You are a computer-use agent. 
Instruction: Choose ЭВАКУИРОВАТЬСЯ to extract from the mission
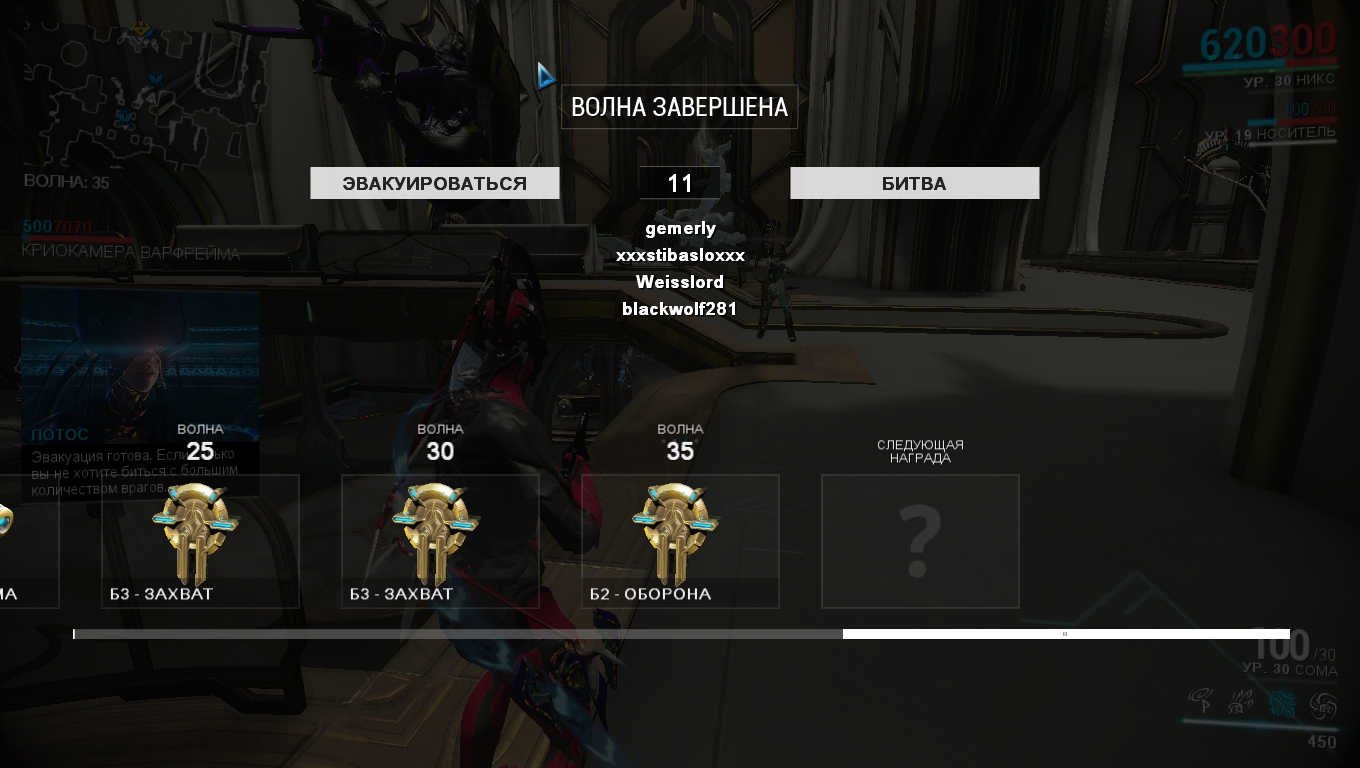pos(434,183)
